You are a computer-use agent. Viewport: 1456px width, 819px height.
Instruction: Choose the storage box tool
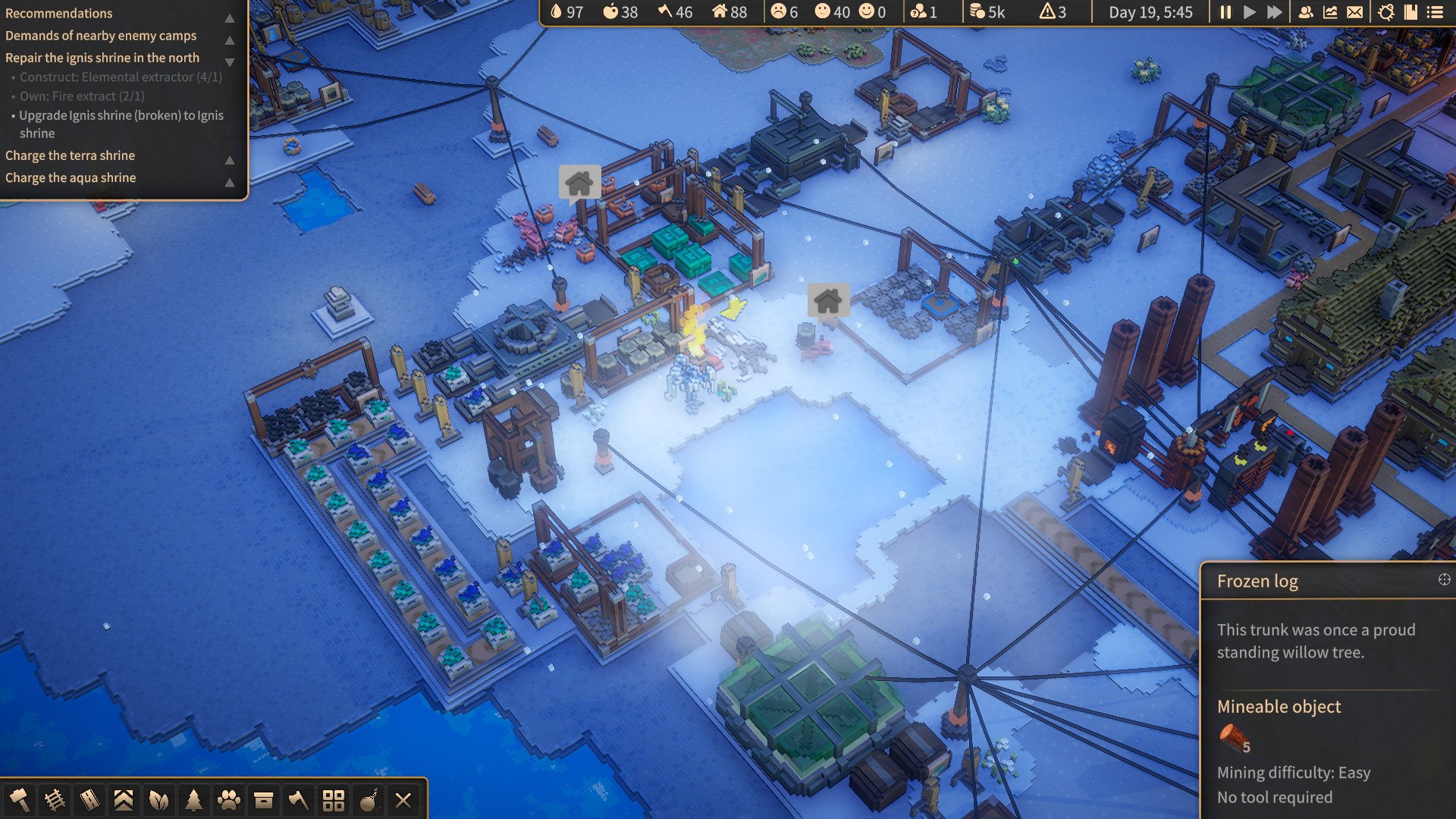263,800
